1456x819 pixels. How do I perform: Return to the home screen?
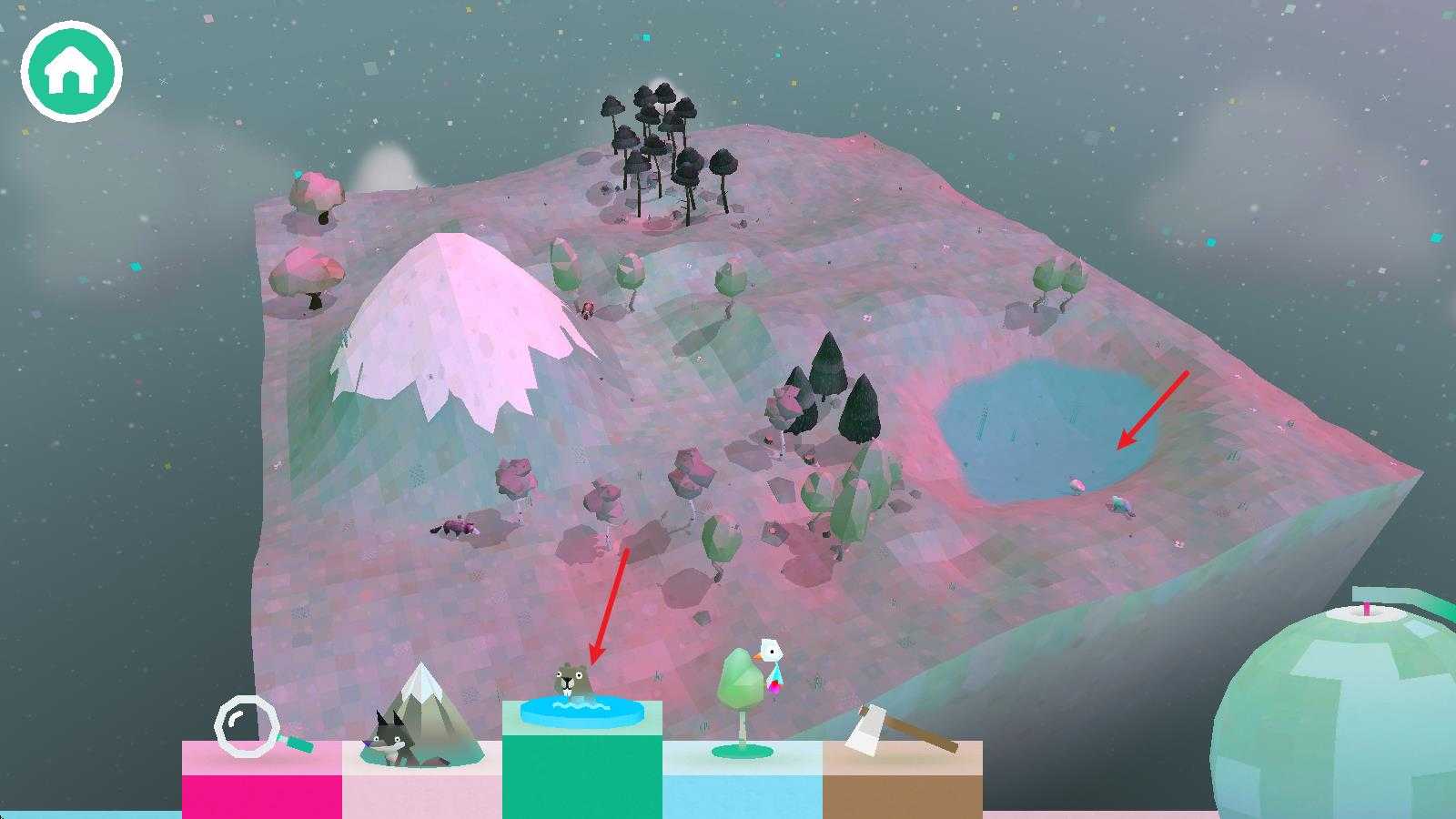pos(71,72)
